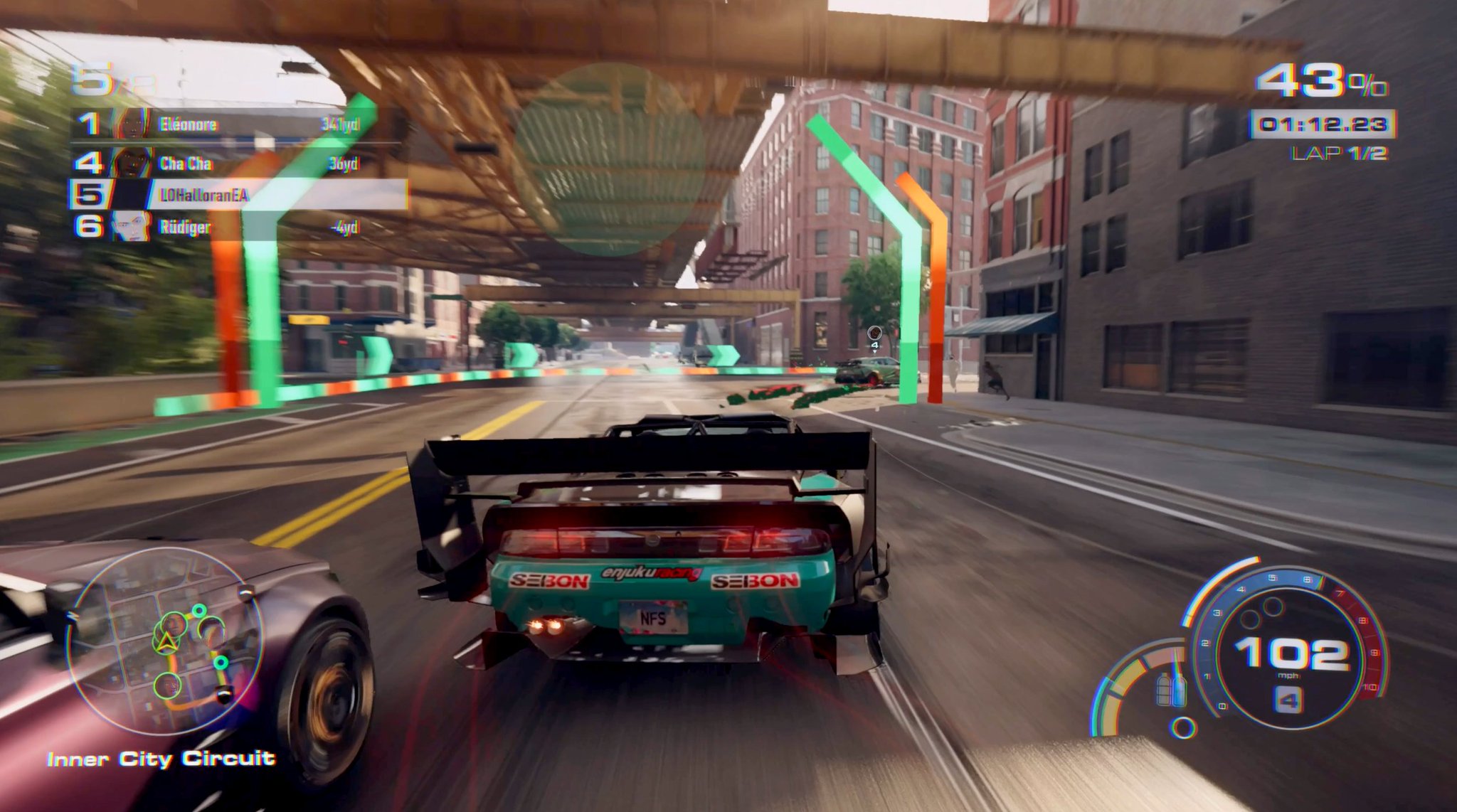Click the NFS license plate on the car

click(655, 619)
